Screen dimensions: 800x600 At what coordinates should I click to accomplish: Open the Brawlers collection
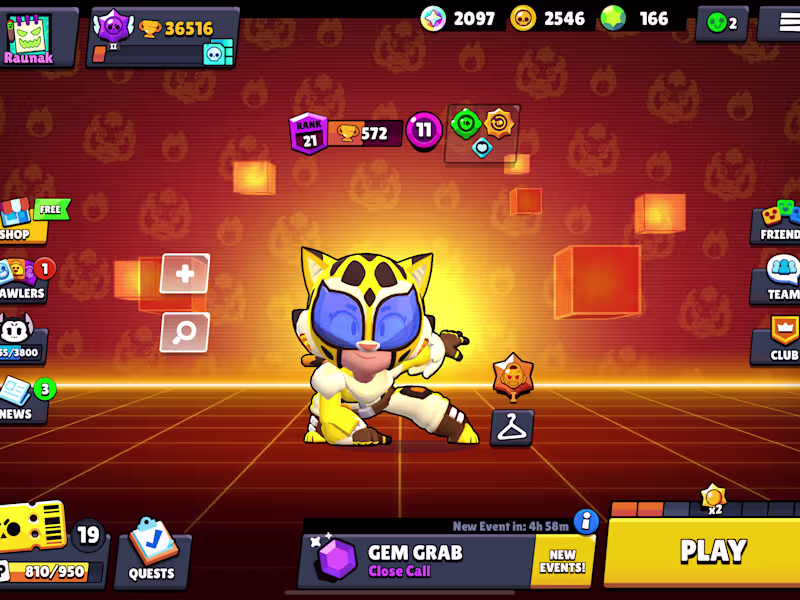(22, 281)
